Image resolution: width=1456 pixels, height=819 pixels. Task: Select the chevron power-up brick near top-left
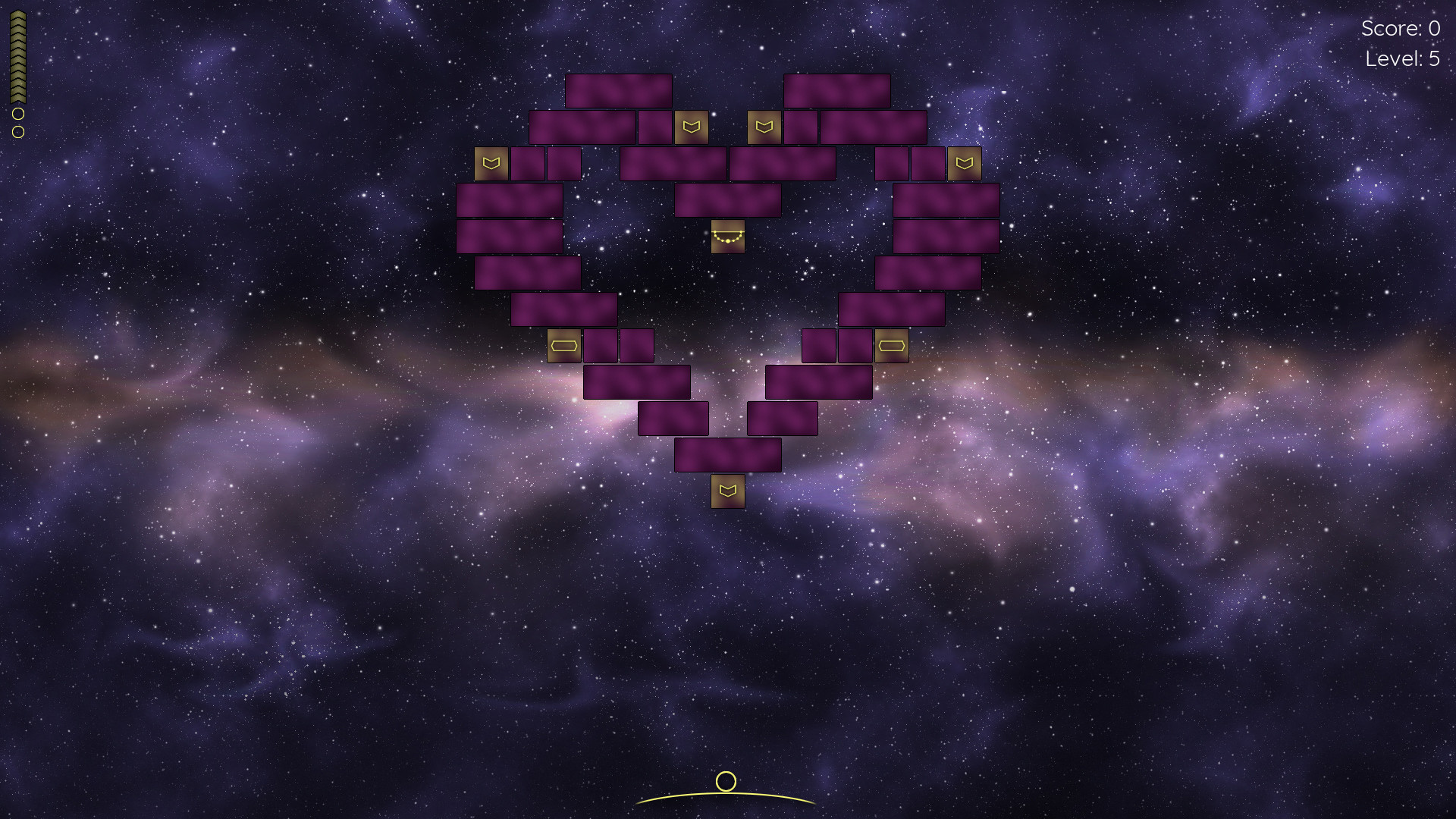click(692, 127)
